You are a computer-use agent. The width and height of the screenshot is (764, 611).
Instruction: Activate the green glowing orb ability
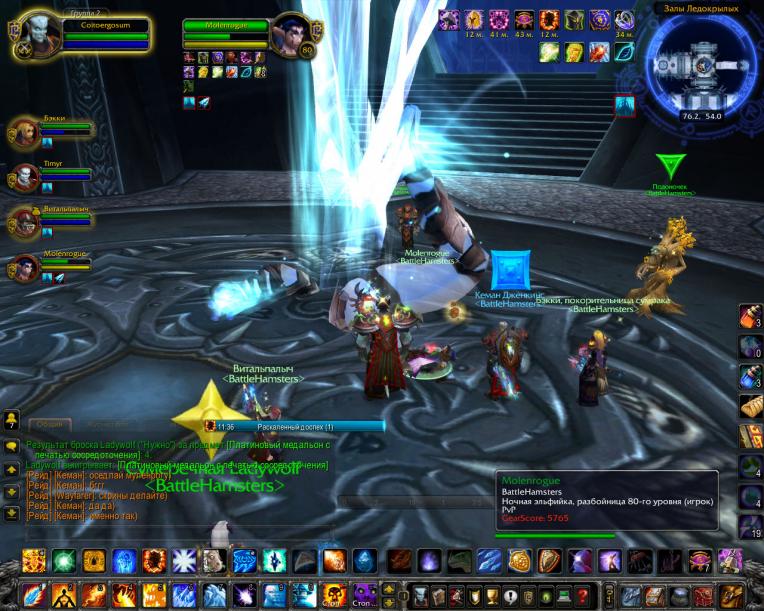click(64, 561)
